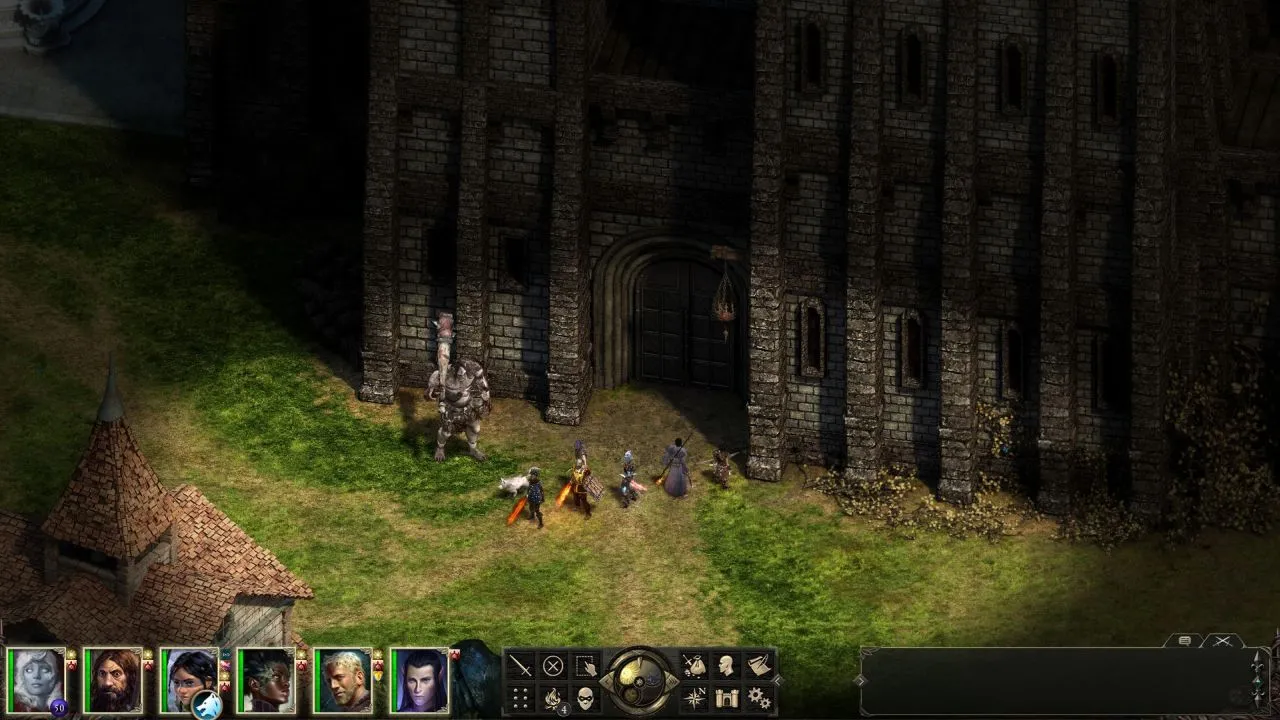Open the inventory bag icon
The width and height of the screenshot is (1280, 720).
coord(693,665)
